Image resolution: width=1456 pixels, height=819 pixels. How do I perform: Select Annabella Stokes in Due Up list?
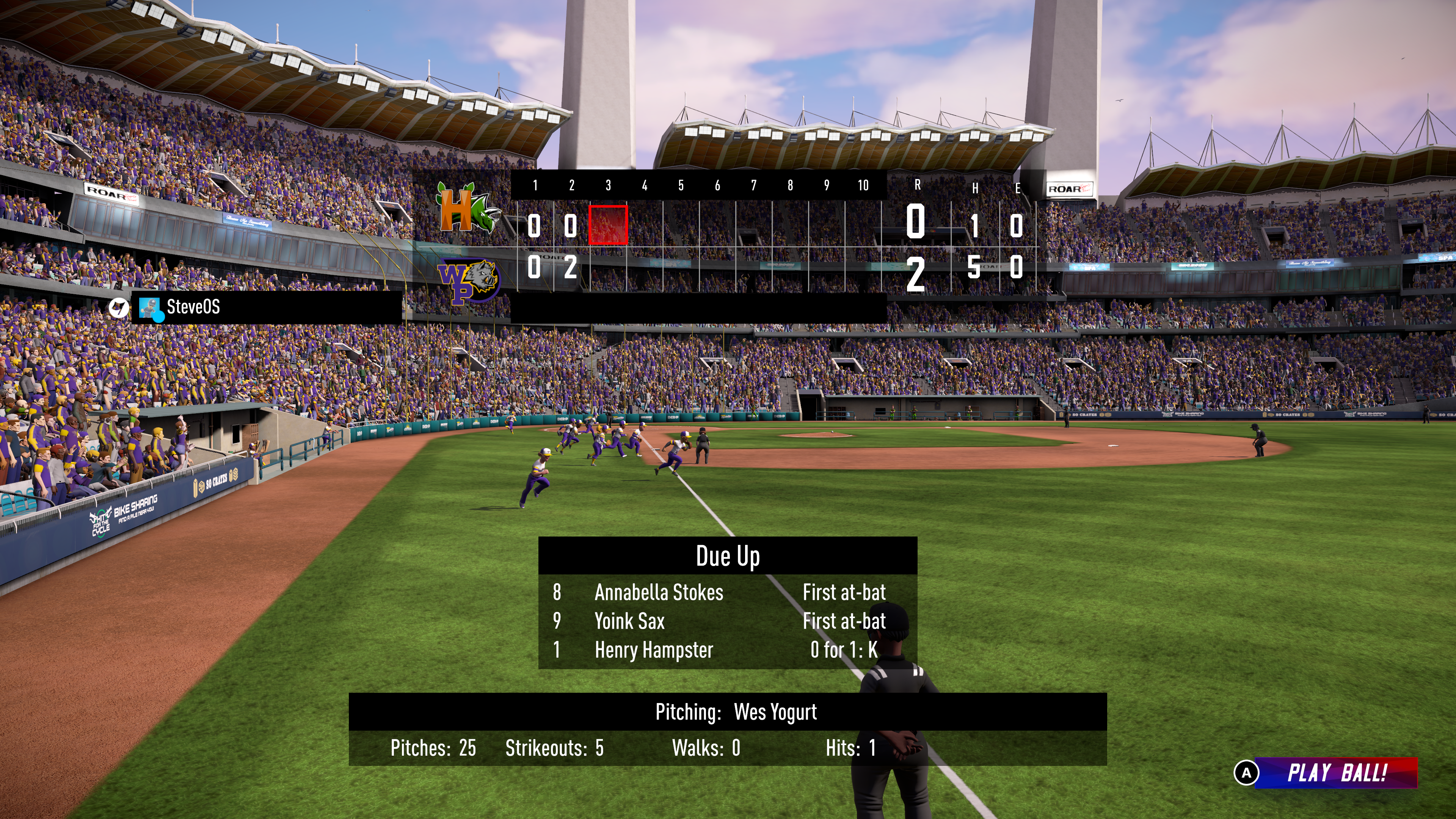(x=659, y=592)
